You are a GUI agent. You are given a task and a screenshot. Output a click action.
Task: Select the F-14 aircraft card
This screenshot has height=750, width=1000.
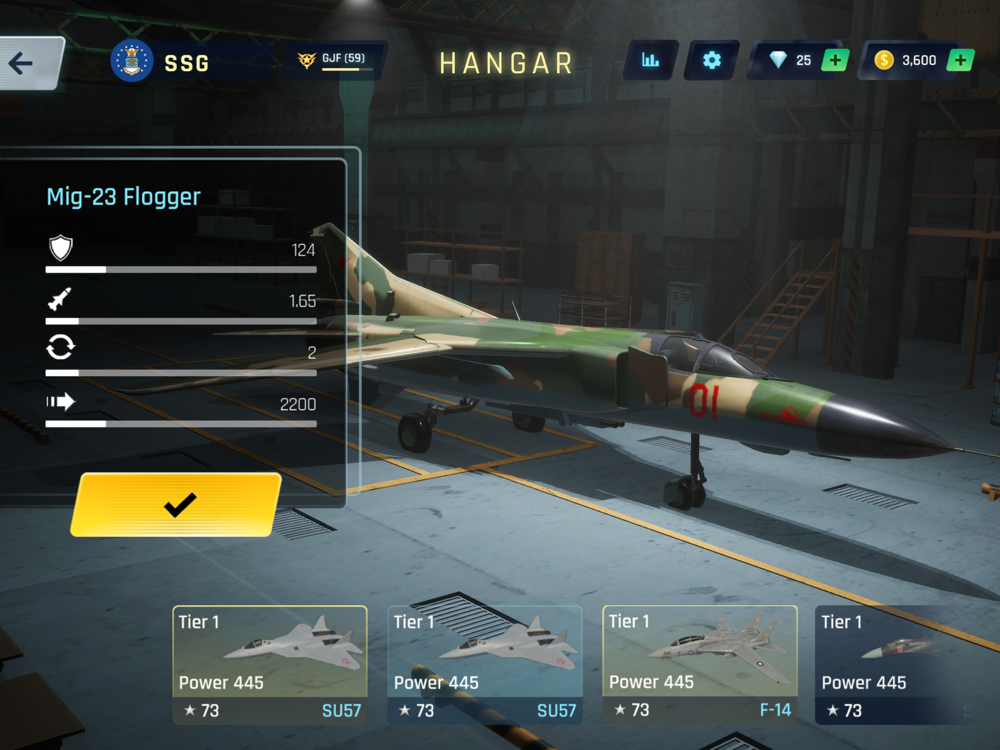pyautogui.click(x=699, y=665)
